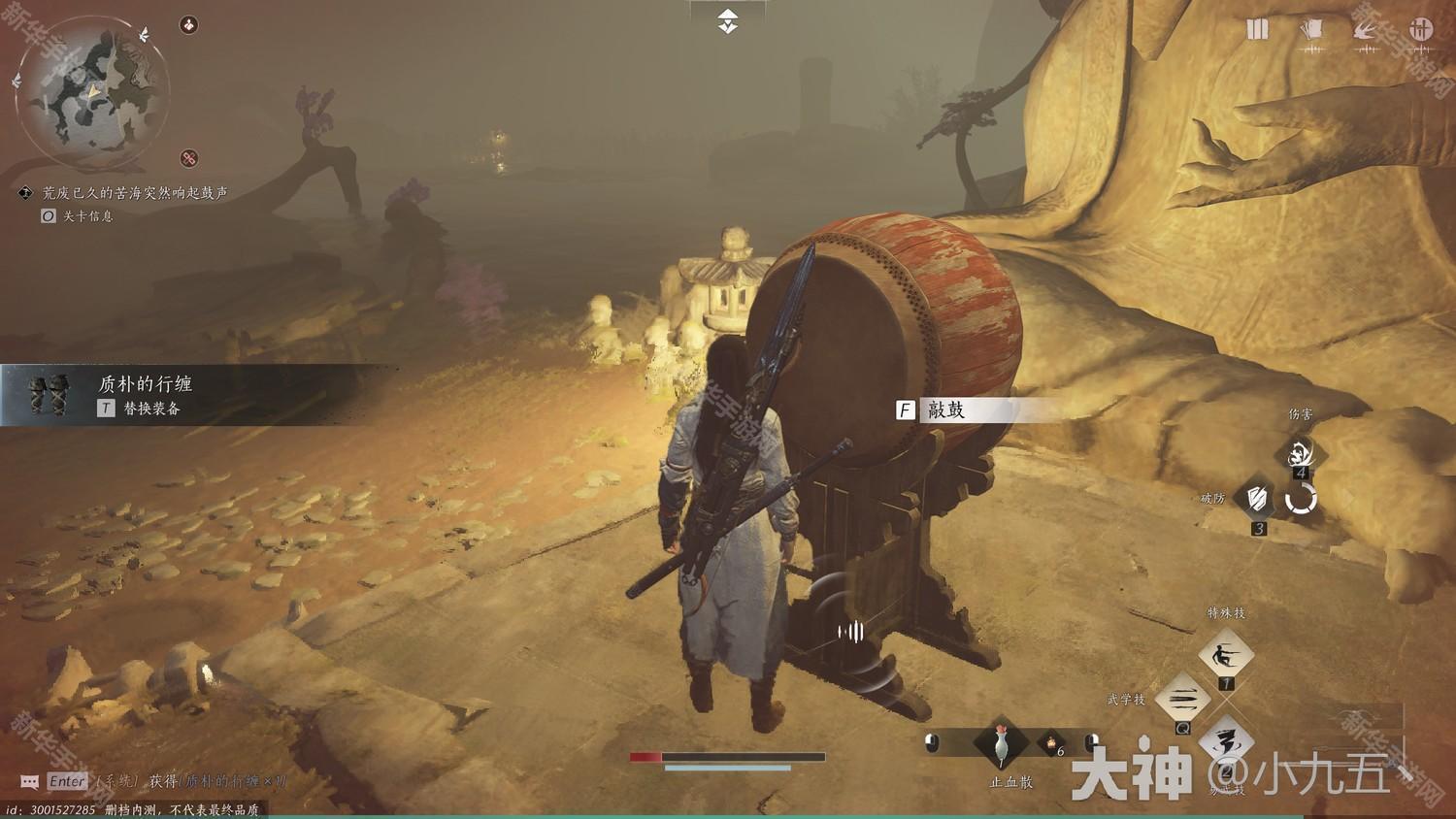1456x819 pixels.
Task: Activate the 破防 guard-break shield skill
Action: coord(1257,499)
